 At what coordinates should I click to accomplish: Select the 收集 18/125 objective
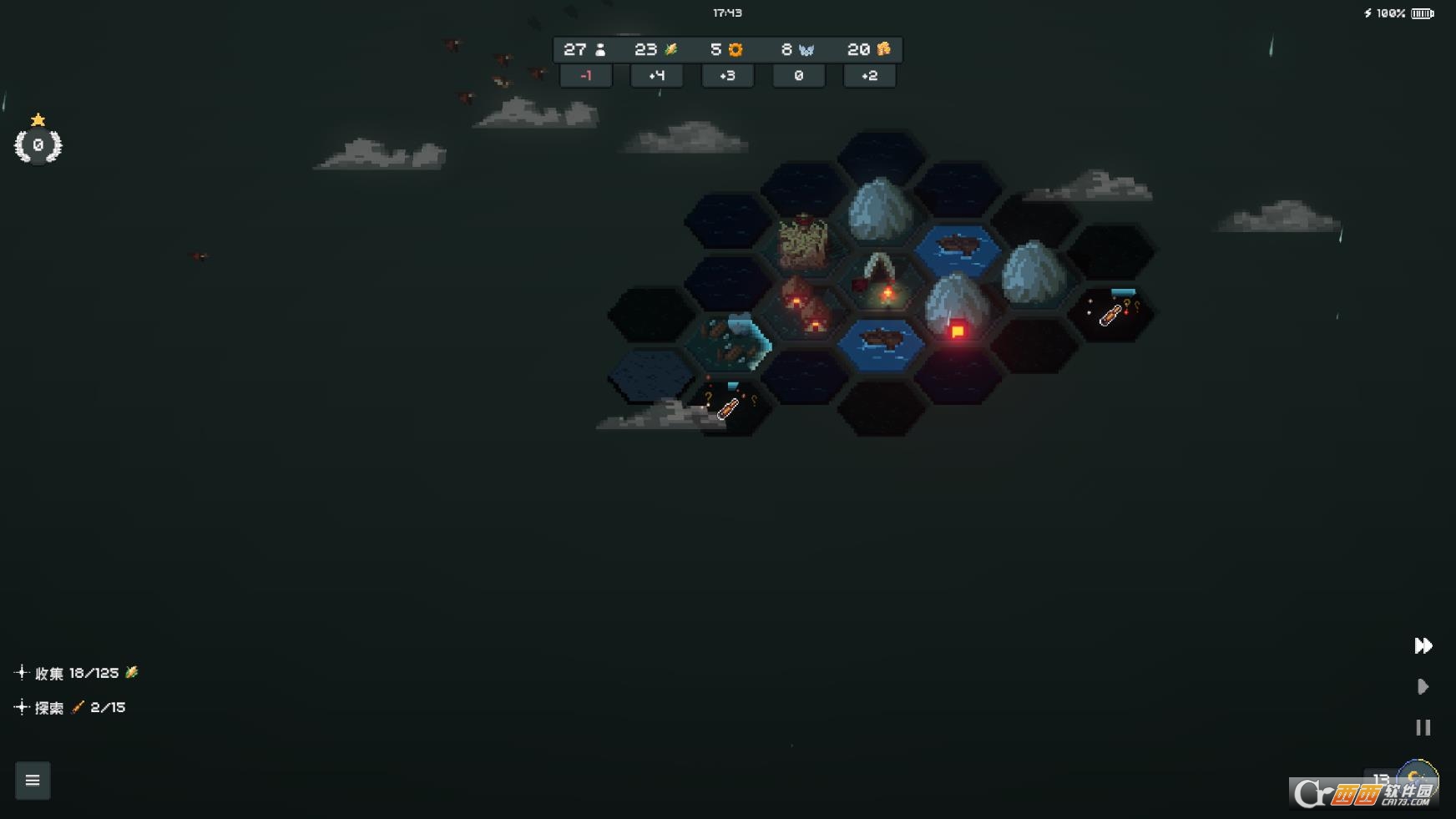click(78, 673)
